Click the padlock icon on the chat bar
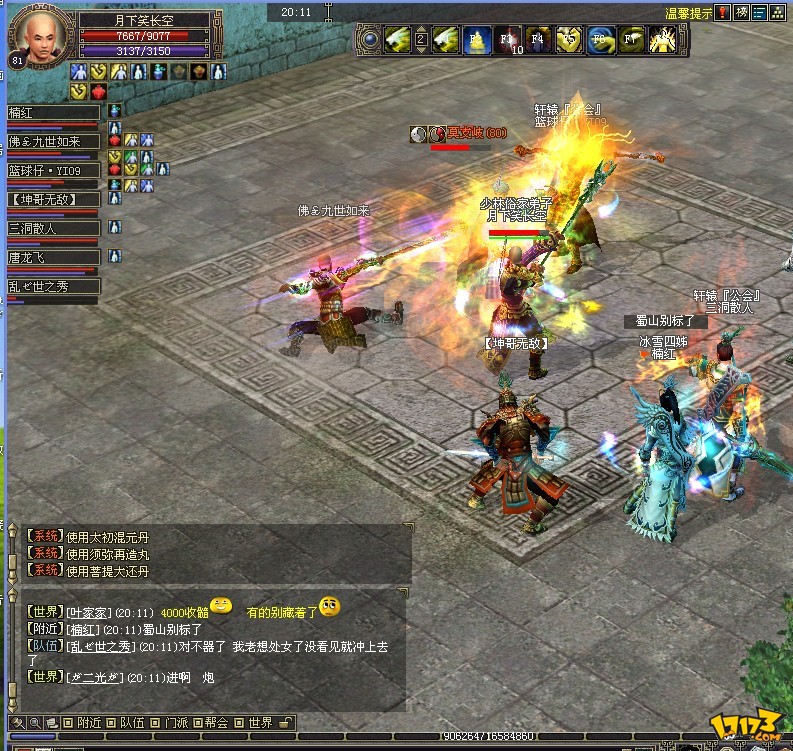Viewport: 793px width, 751px height. tap(286, 722)
